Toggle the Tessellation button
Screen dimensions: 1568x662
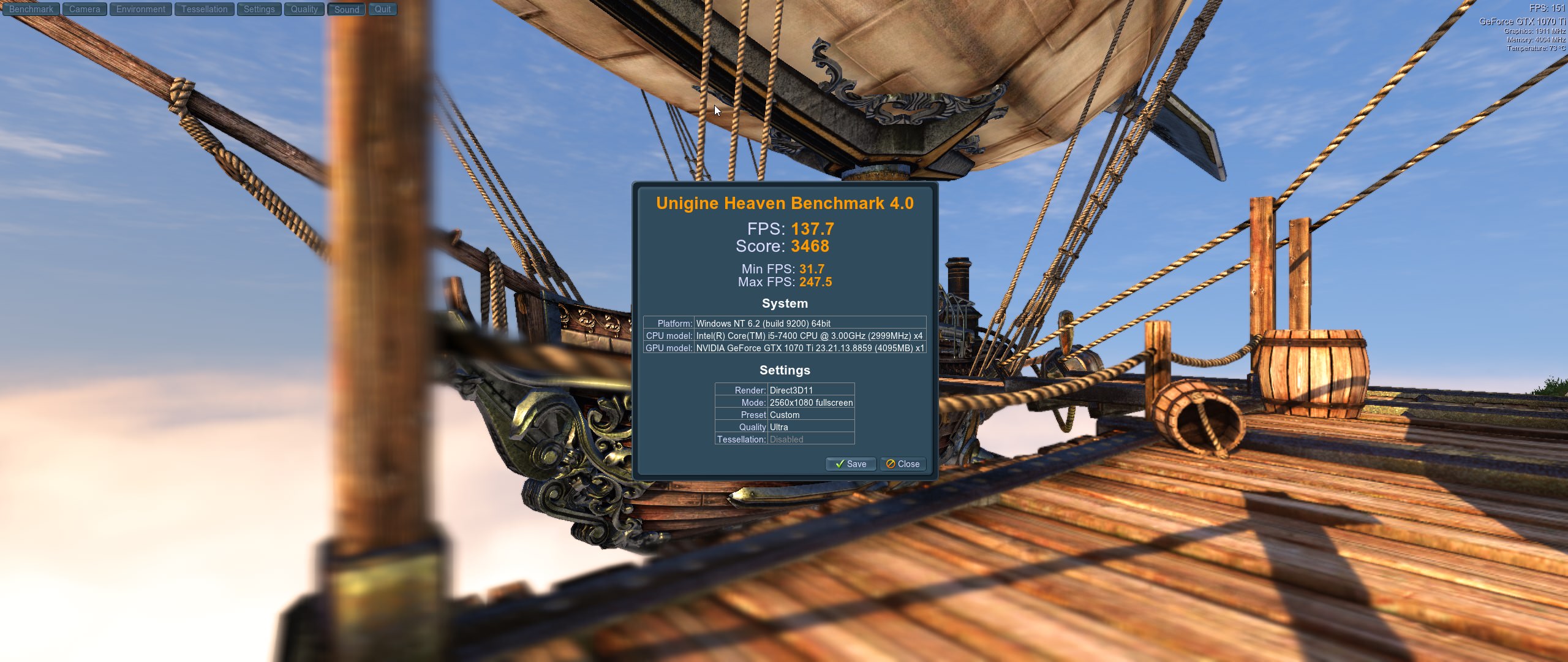coord(204,9)
